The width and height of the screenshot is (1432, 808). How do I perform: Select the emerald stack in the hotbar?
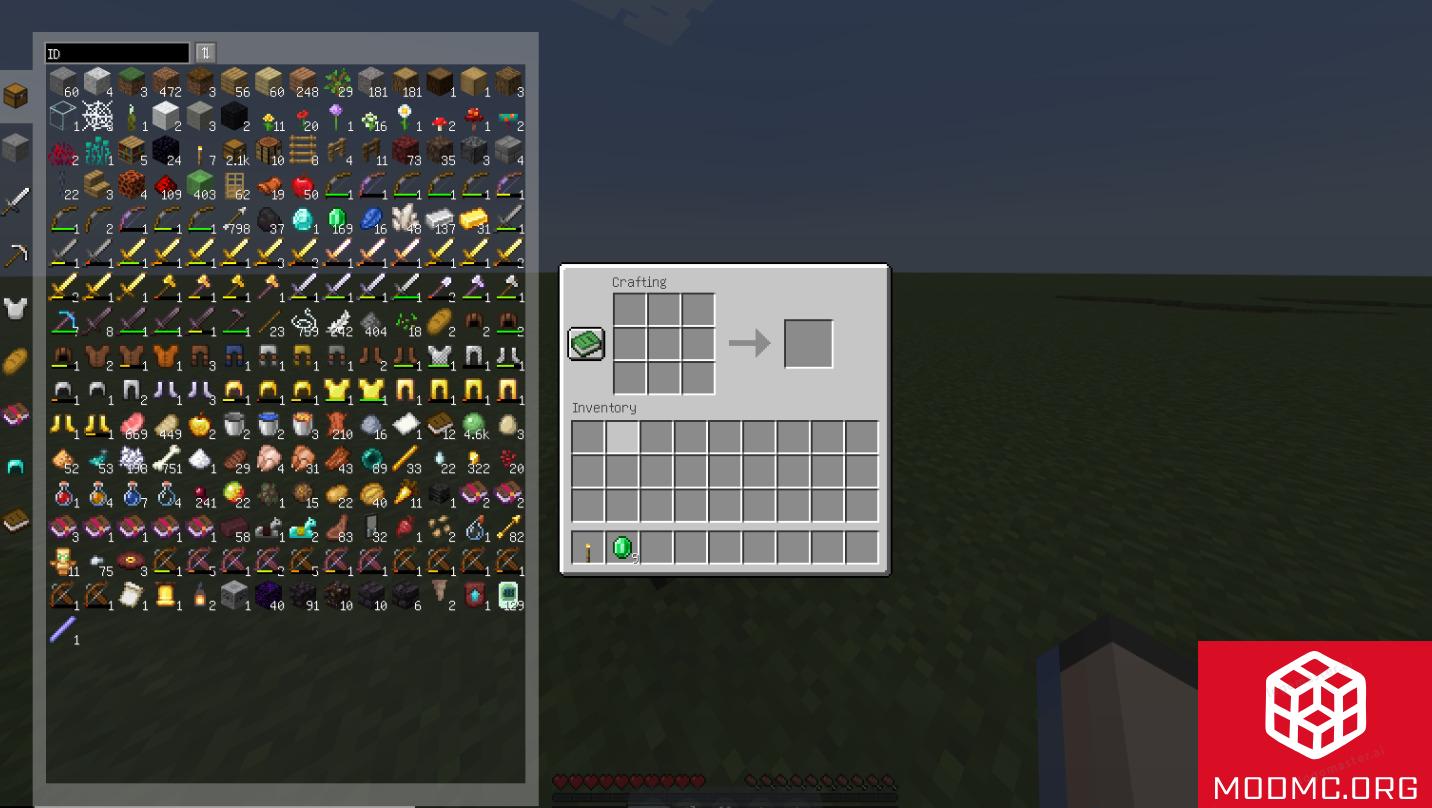tap(622, 546)
